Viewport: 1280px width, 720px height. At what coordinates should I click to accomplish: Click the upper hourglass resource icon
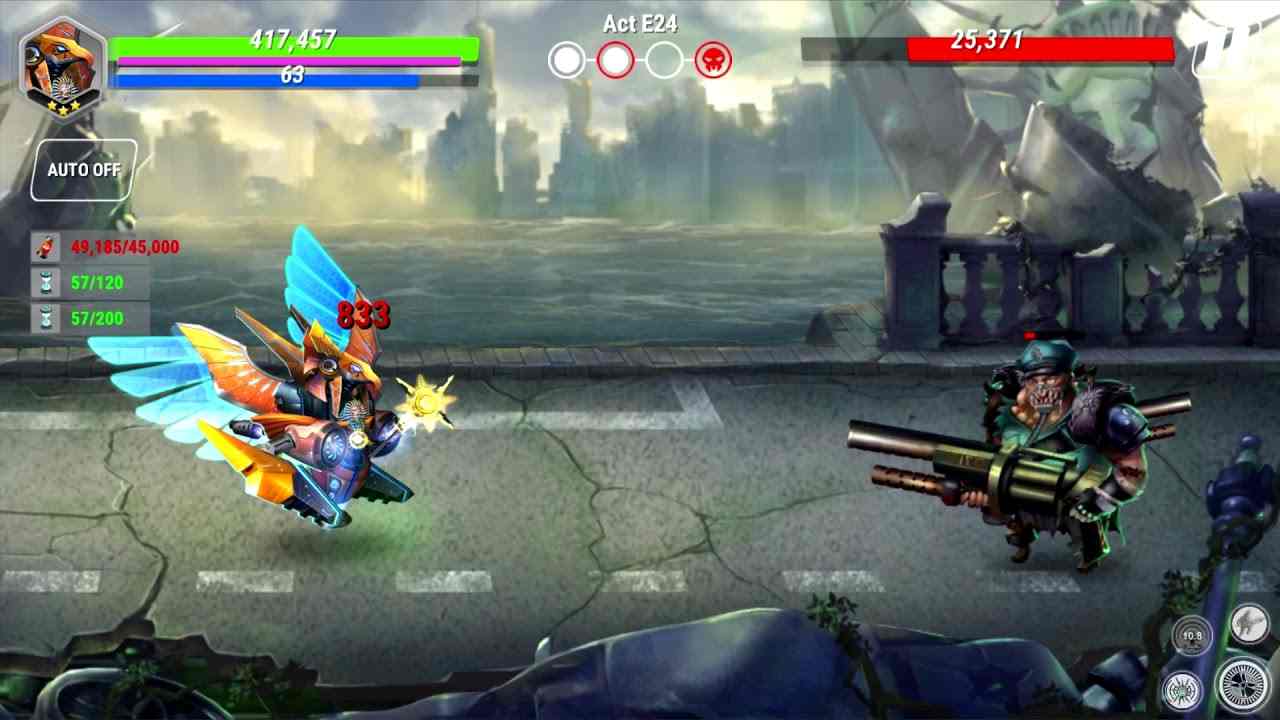pyautogui.click(x=44, y=284)
